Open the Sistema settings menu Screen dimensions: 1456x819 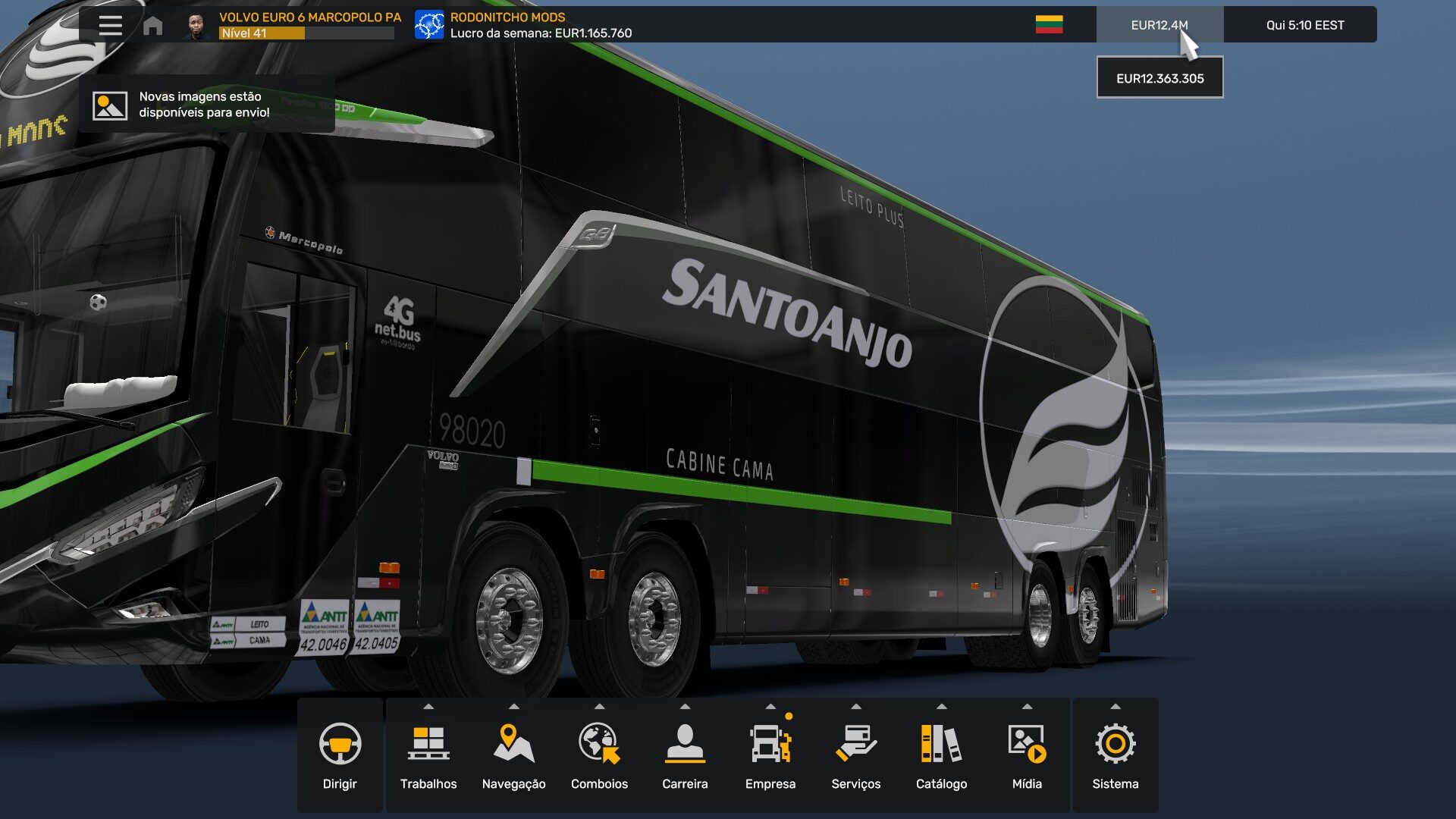[x=1115, y=755]
